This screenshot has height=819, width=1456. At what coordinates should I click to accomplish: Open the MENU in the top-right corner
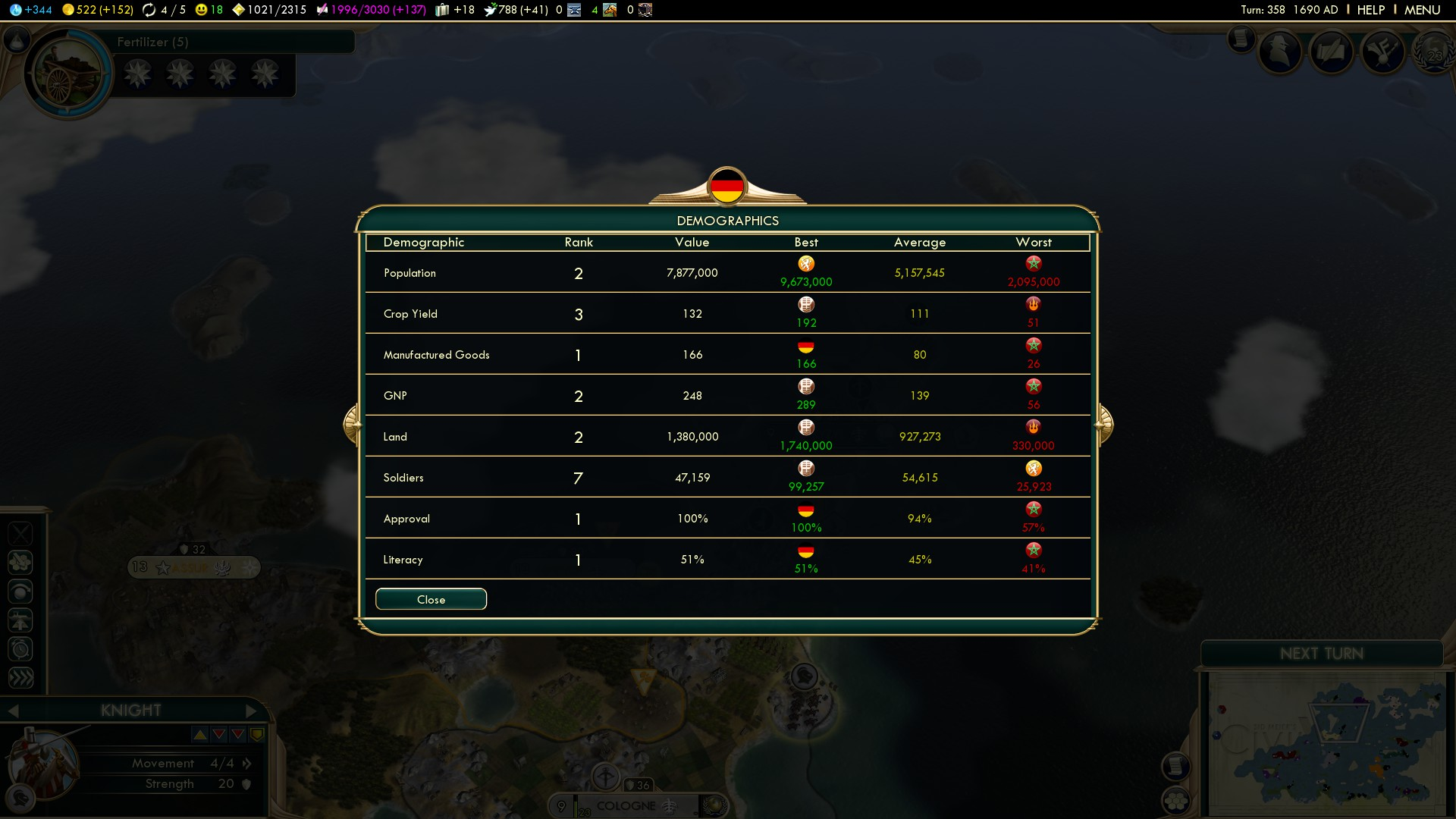pos(1423,10)
